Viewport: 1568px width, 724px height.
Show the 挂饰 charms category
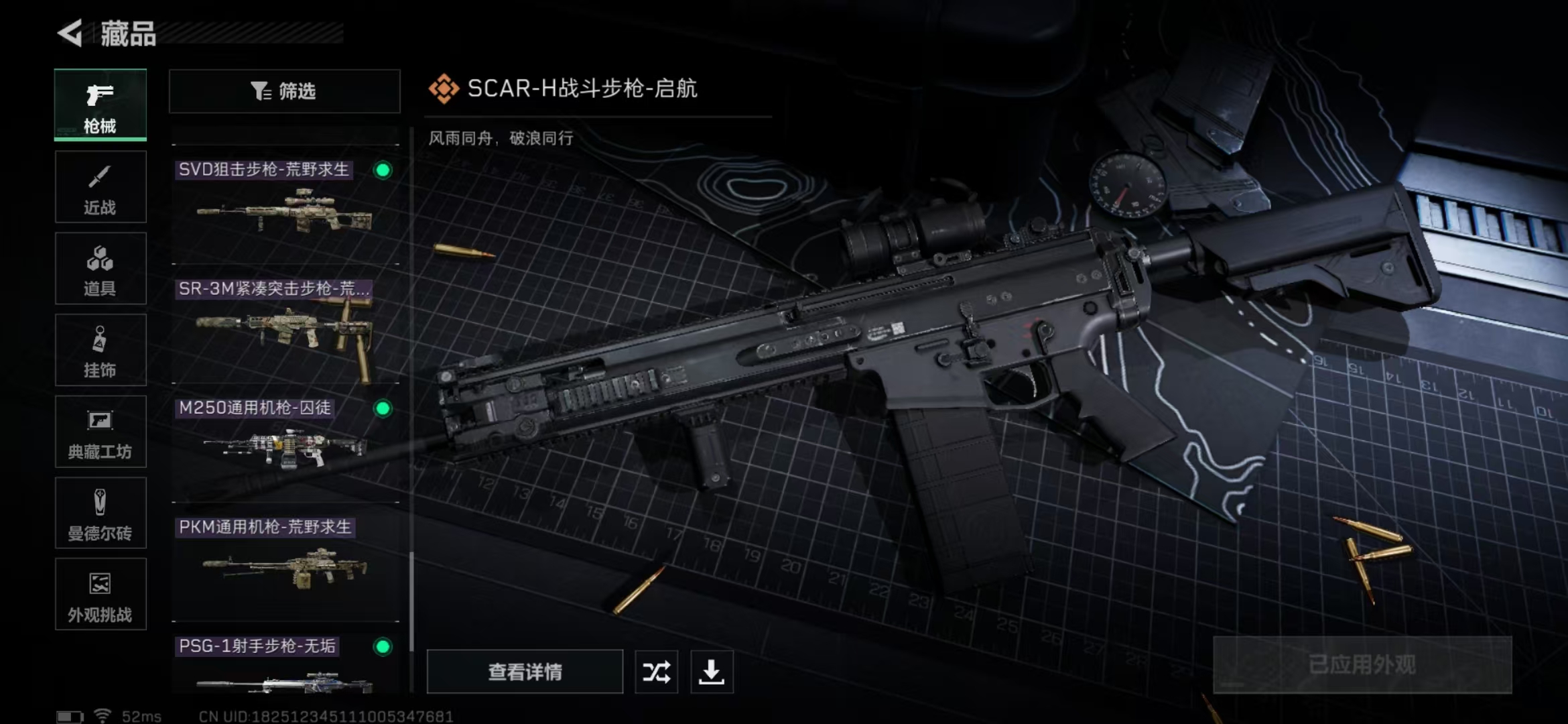click(x=101, y=351)
